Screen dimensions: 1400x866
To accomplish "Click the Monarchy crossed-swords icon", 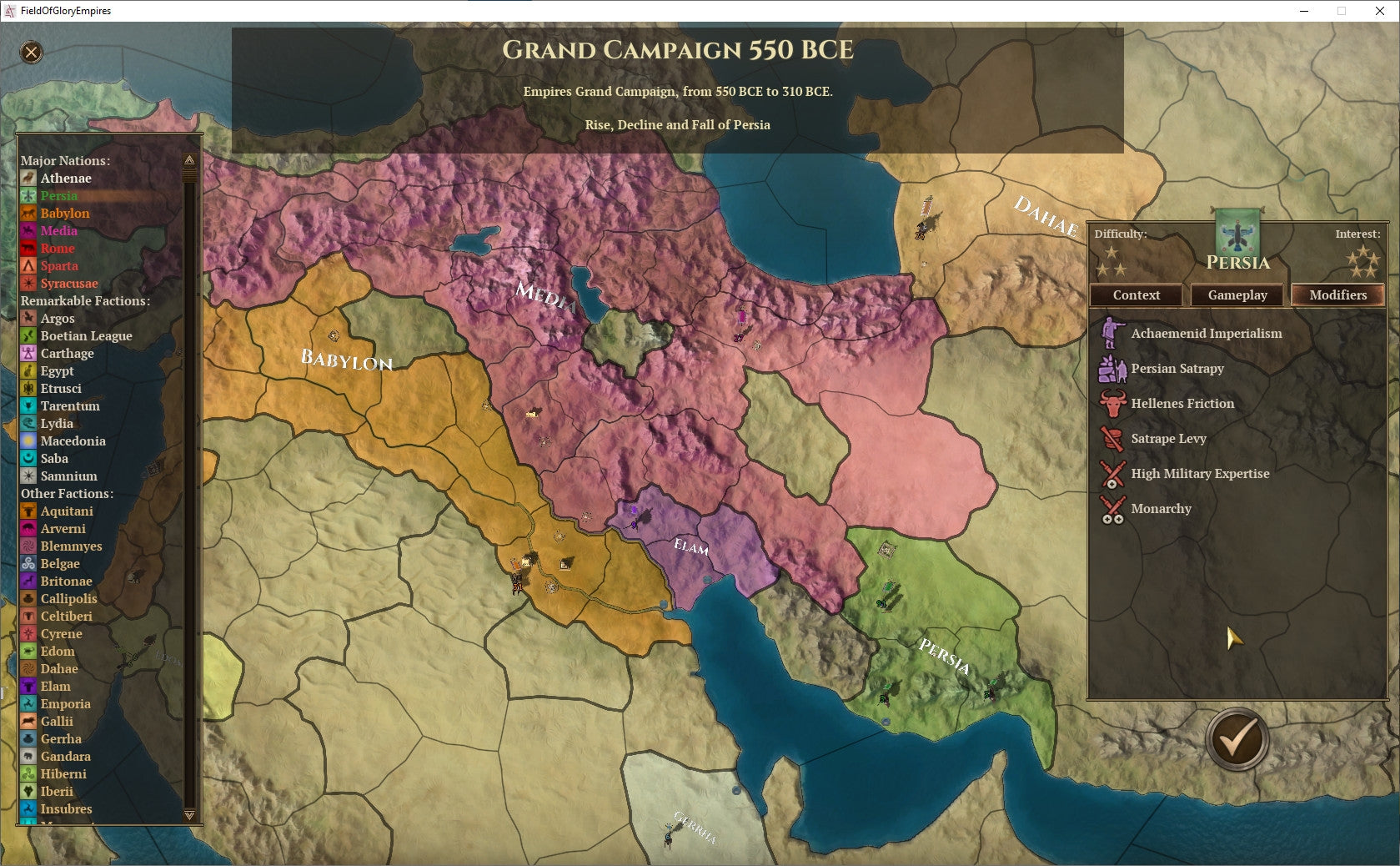I will 1112,508.
